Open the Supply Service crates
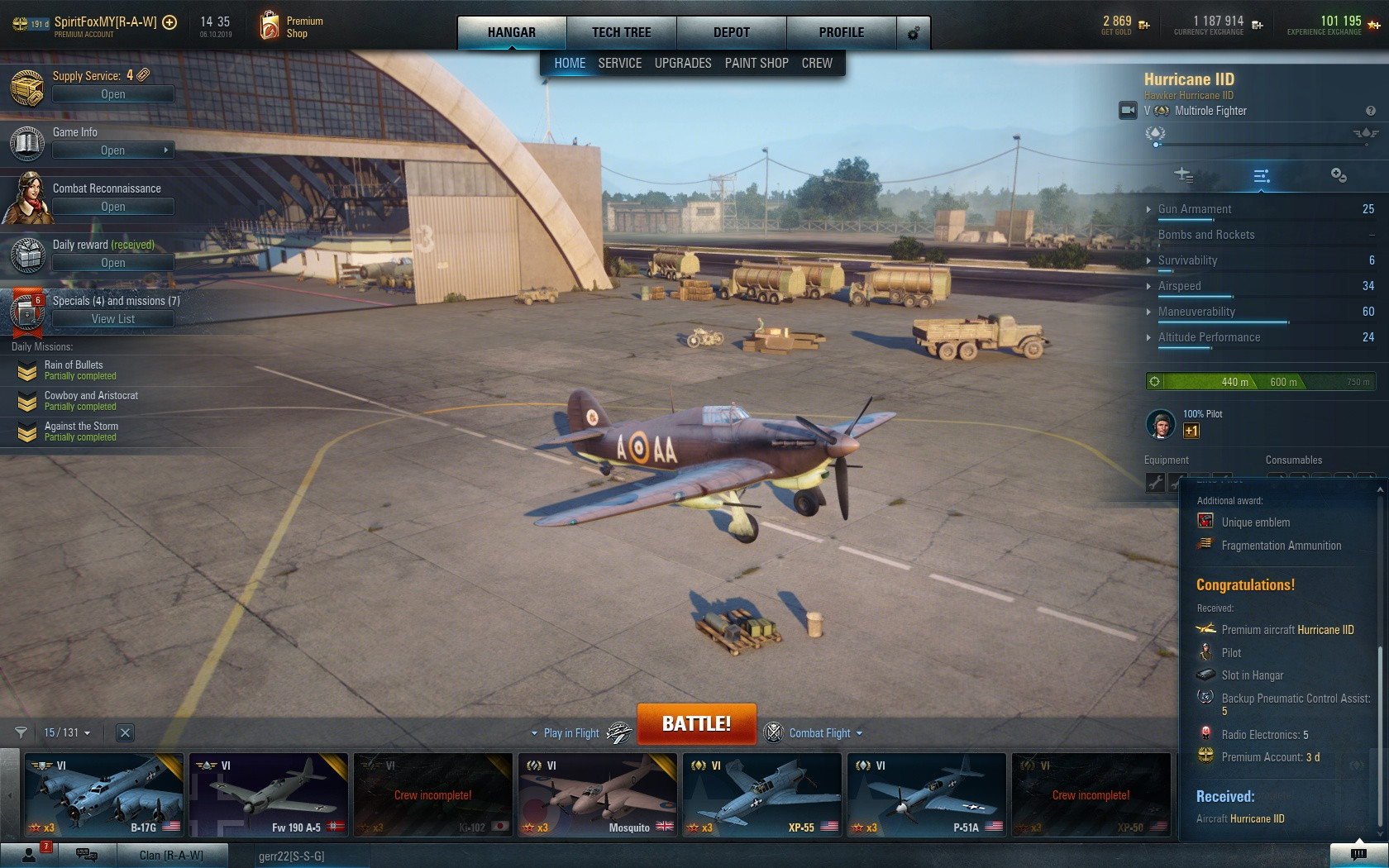This screenshot has width=1389, height=868. pyautogui.click(x=112, y=94)
